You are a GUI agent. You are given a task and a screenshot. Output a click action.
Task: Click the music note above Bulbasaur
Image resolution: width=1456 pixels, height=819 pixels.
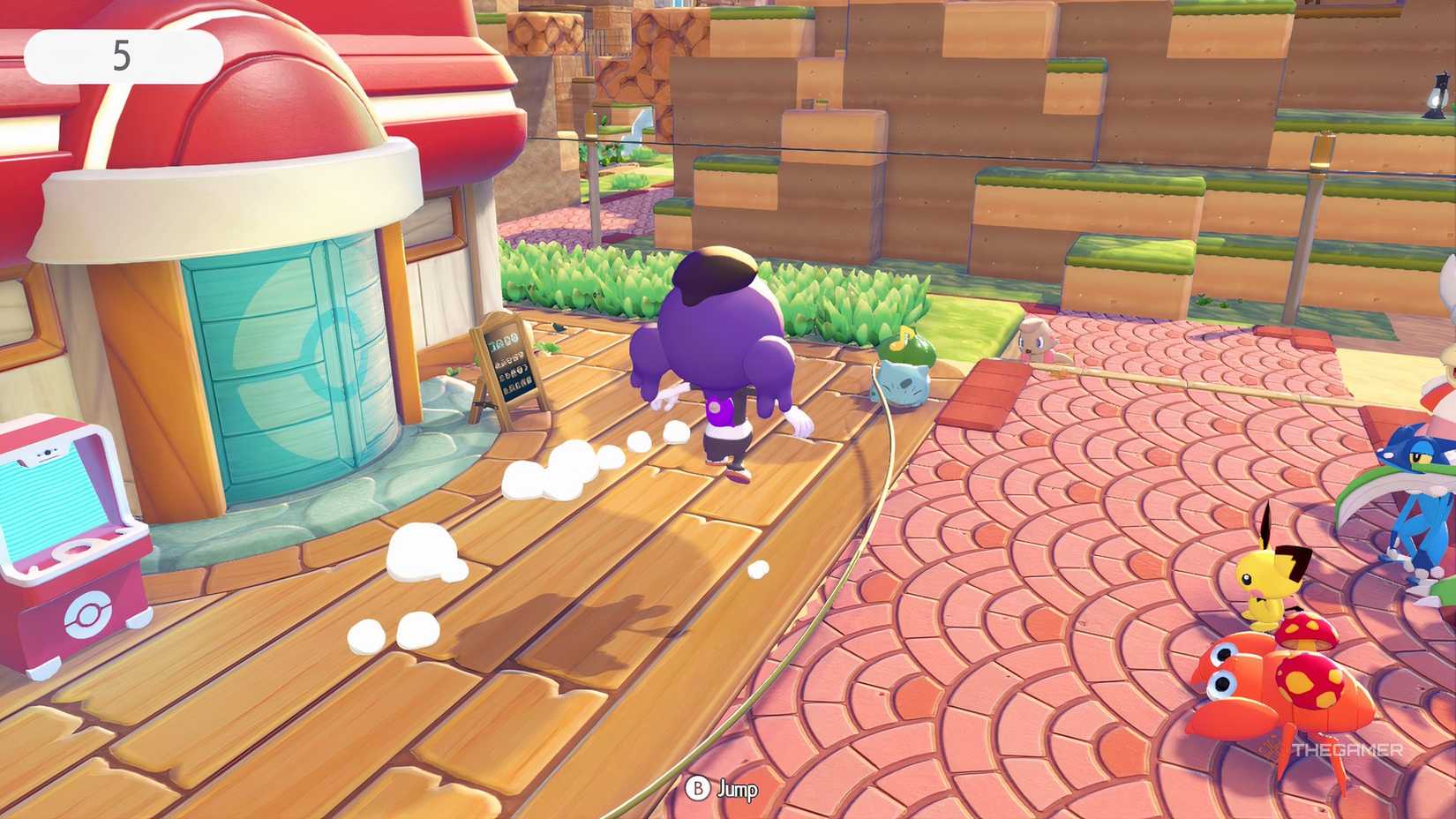tap(903, 337)
